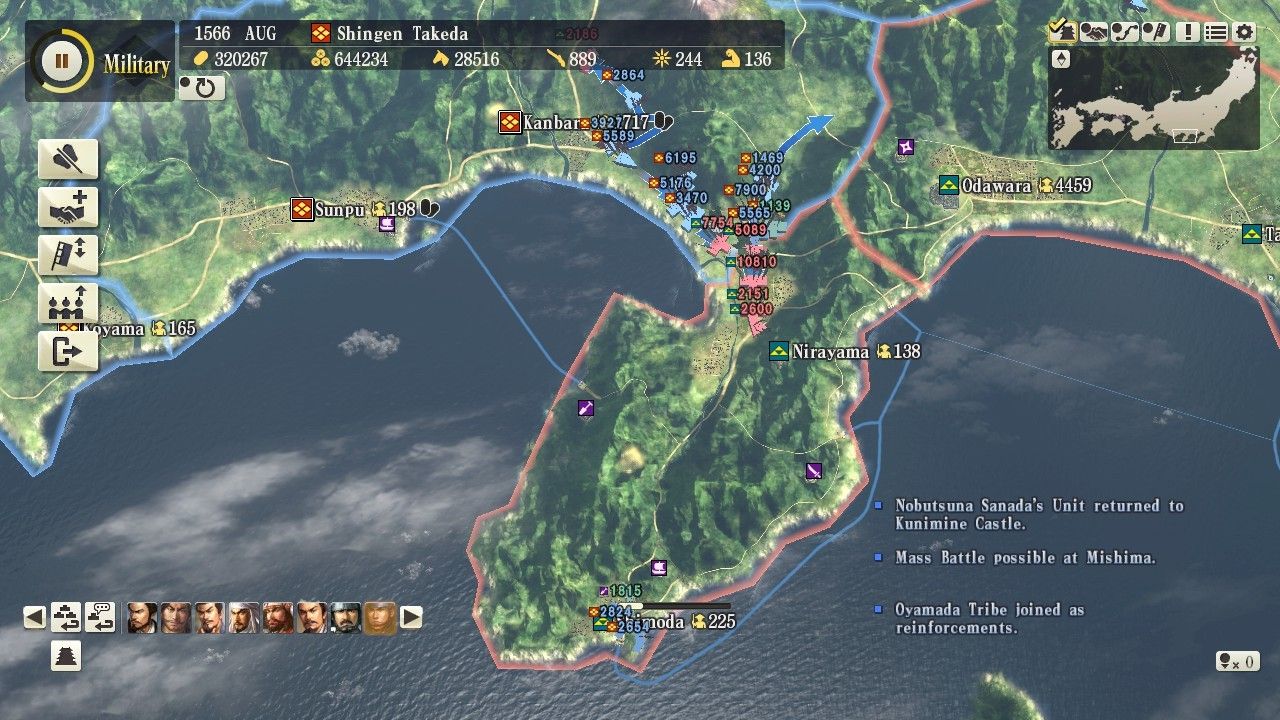Click the exit arrow button
This screenshot has height=720, width=1280.
68,351
